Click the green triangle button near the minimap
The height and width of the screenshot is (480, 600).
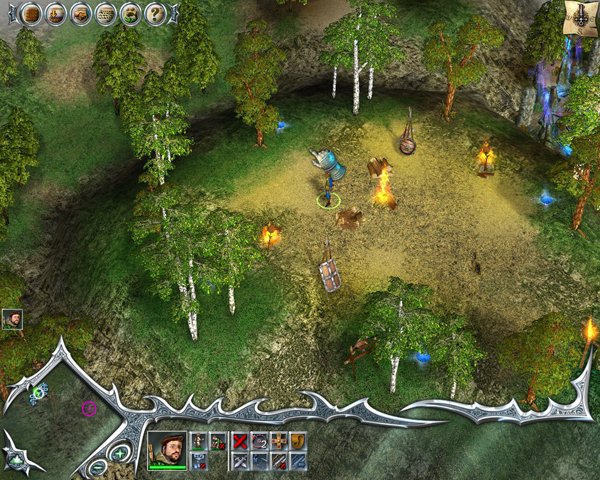click(15, 460)
